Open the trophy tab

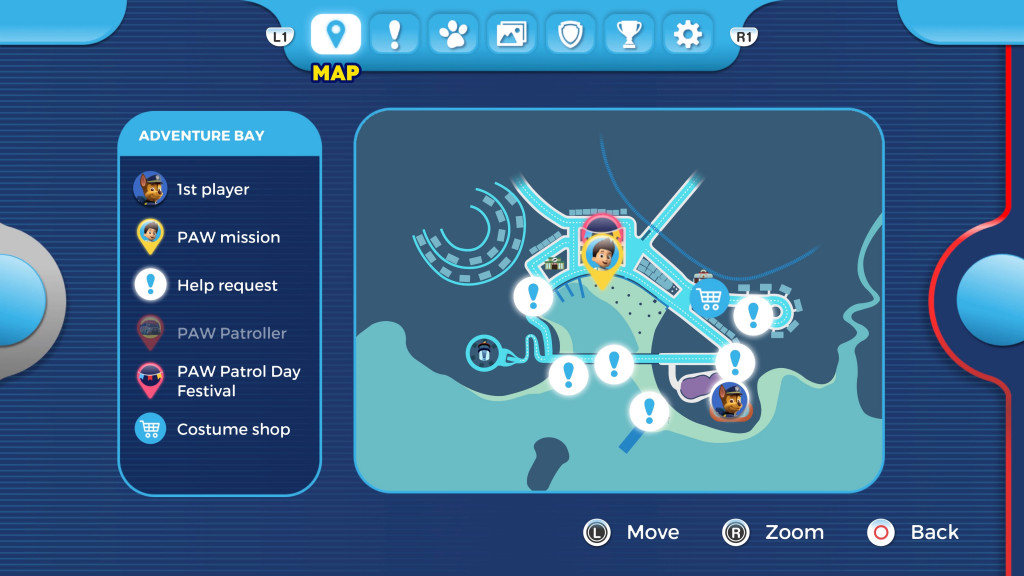tap(629, 35)
